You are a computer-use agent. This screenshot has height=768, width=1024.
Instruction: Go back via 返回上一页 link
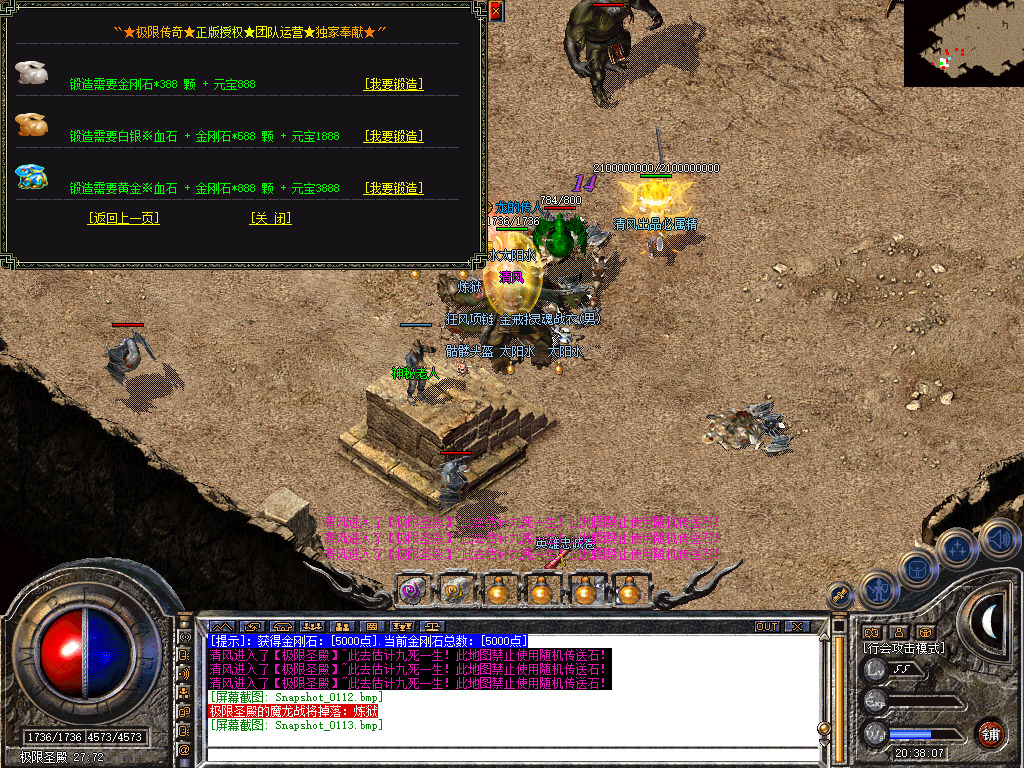pyautogui.click(x=123, y=218)
